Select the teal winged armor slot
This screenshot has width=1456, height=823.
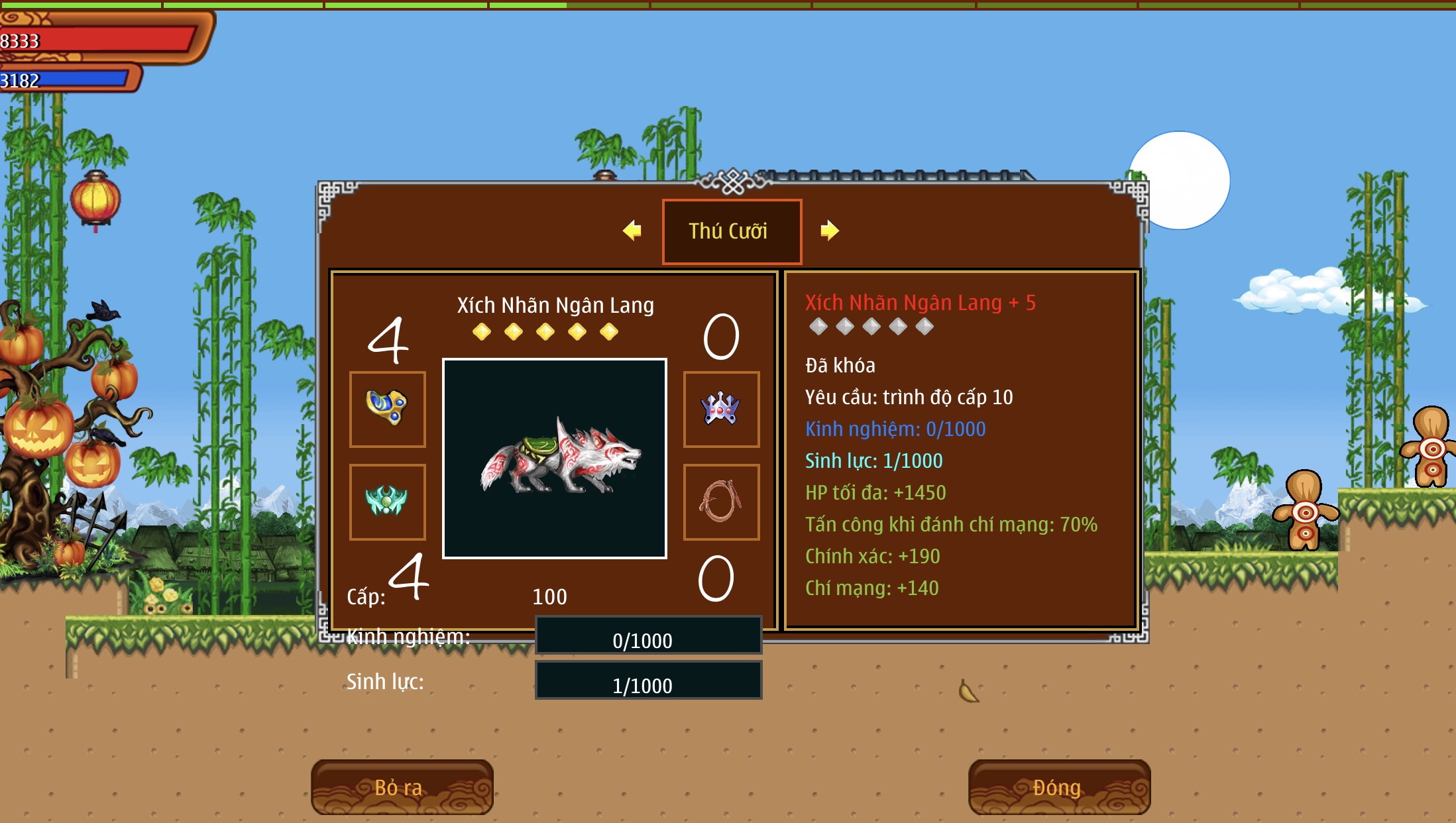pyautogui.click(x=388, y=502)
